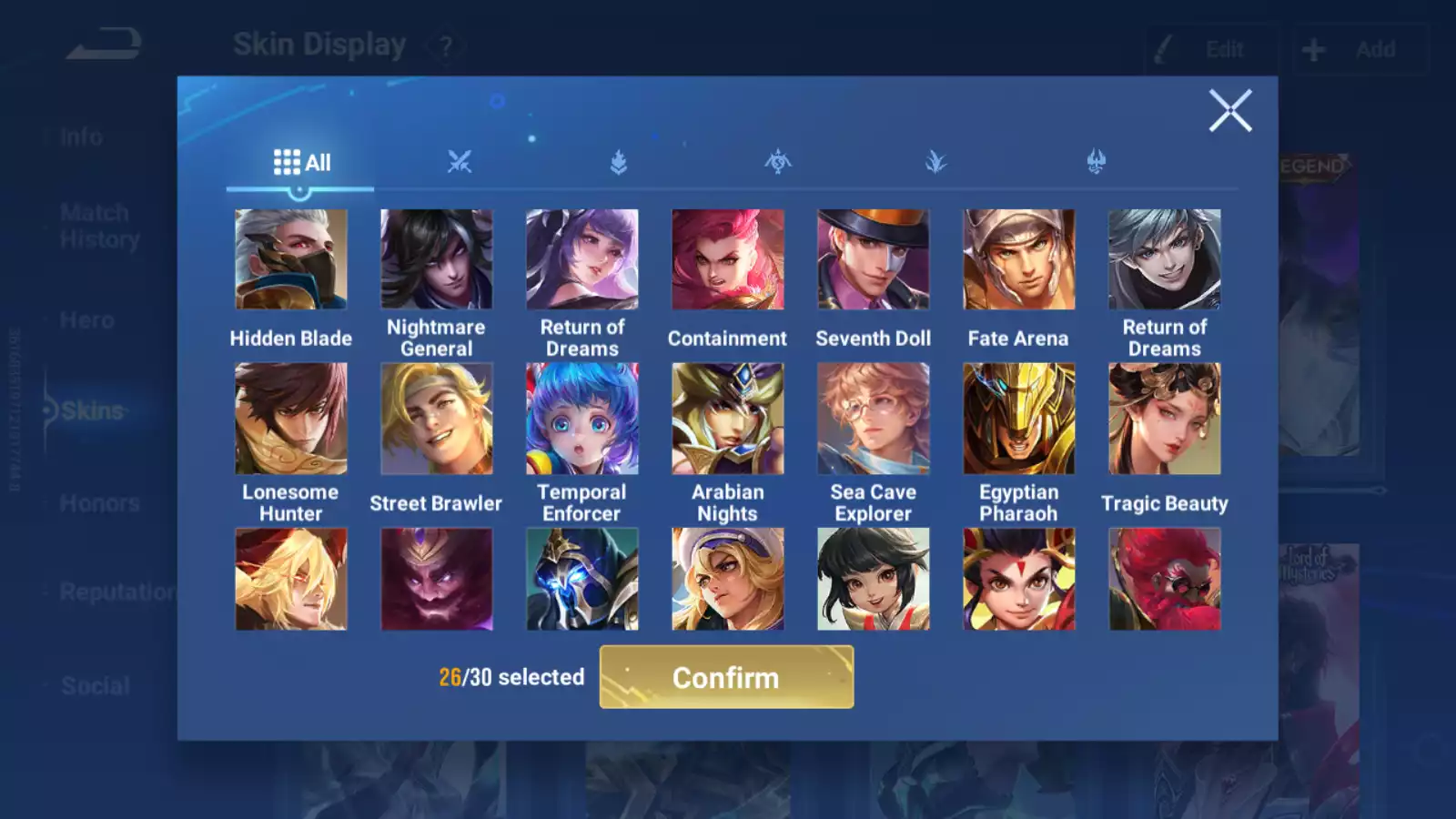Go back using the top-left arrow
The height and width of the screenshot is (819, 1456).
(x=104, y=44)
